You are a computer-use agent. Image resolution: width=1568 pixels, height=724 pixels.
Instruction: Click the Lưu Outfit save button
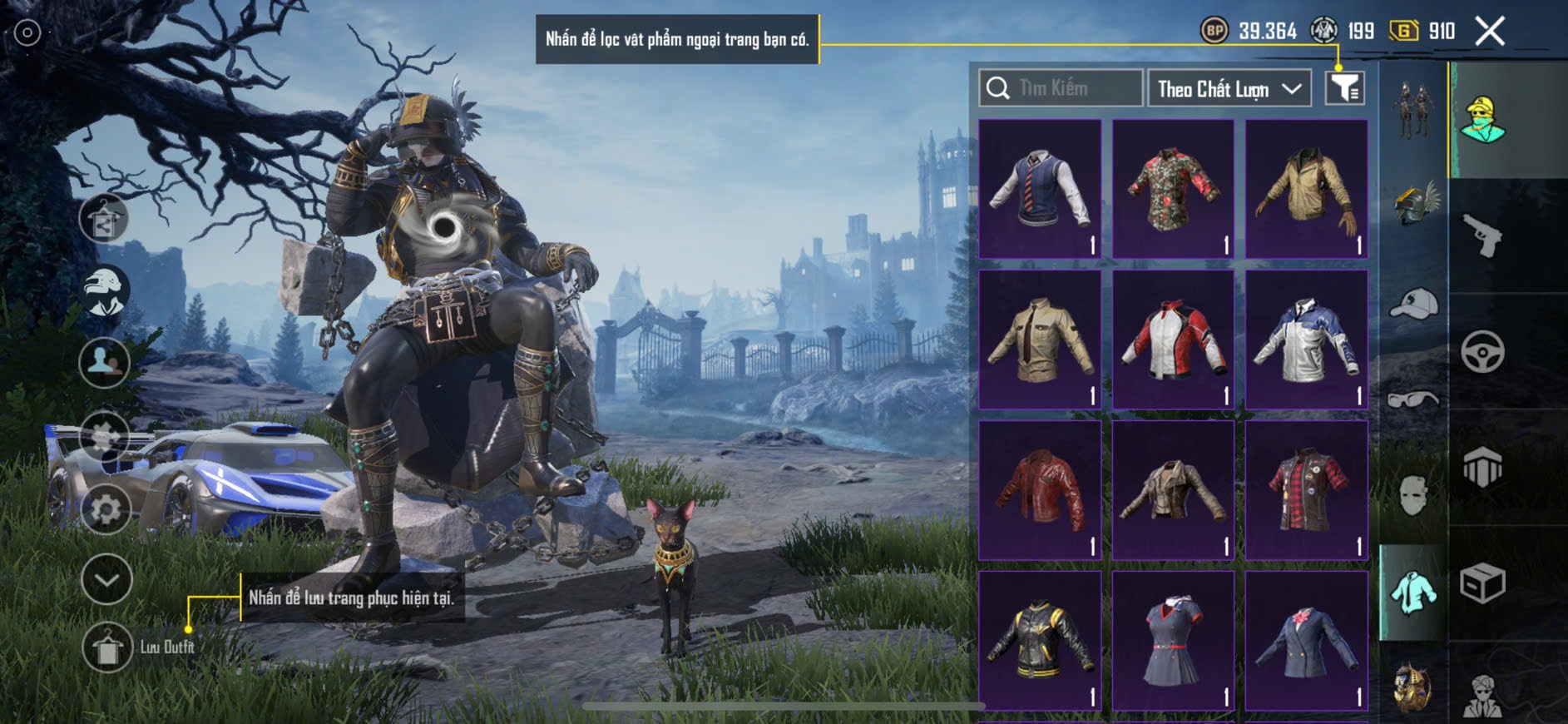(107, 647)
